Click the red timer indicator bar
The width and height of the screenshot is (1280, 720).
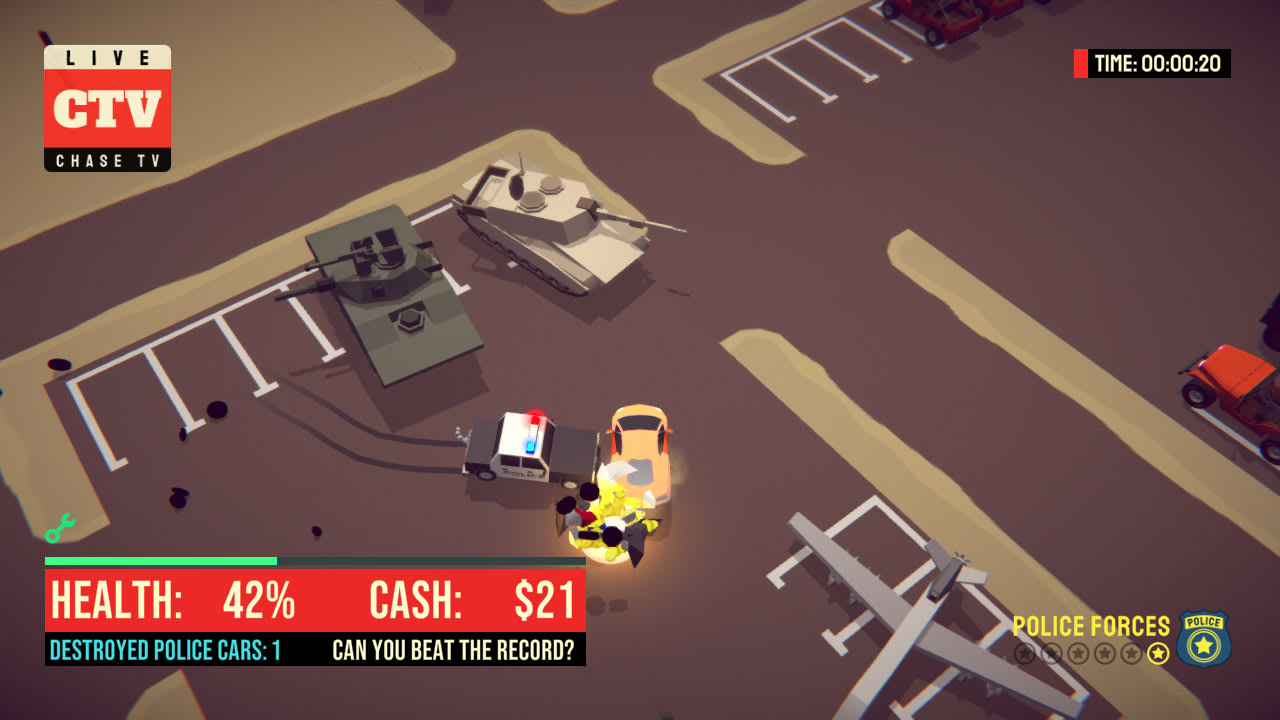click(x=1079, y=61)
